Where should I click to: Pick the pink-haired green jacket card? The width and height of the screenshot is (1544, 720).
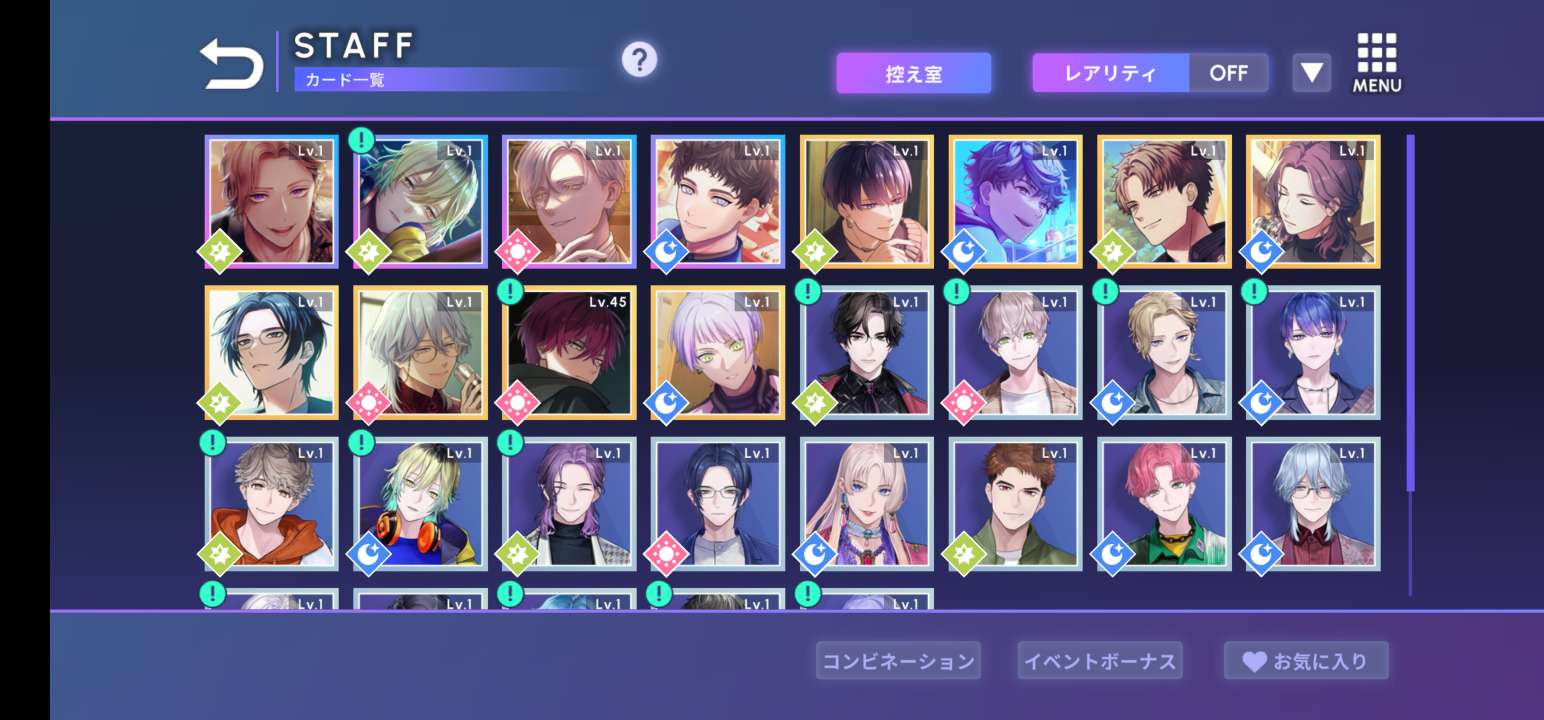coord(1165,504)
